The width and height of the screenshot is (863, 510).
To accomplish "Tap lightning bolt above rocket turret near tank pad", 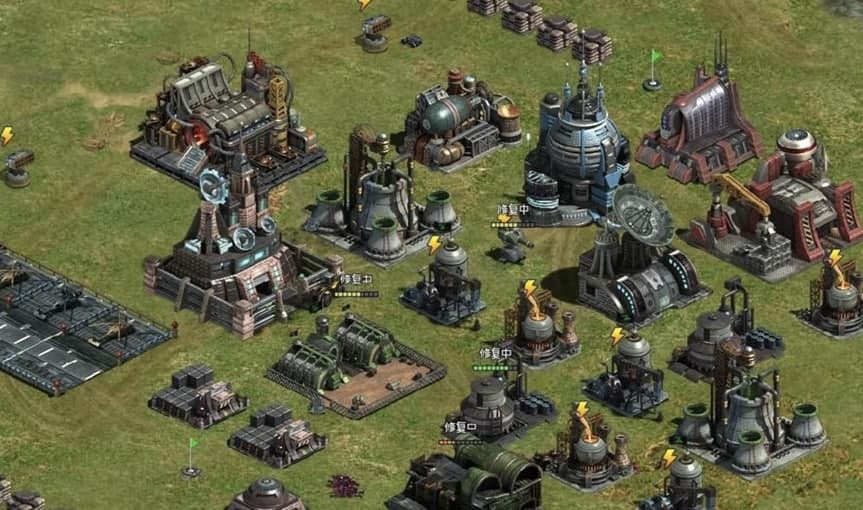I will pos(7,135).
